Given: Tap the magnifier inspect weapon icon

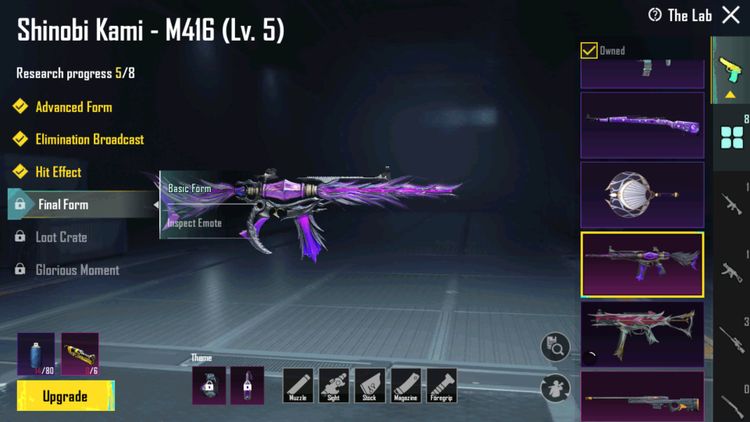Looking at the screenshot, I should pos(555,347).
